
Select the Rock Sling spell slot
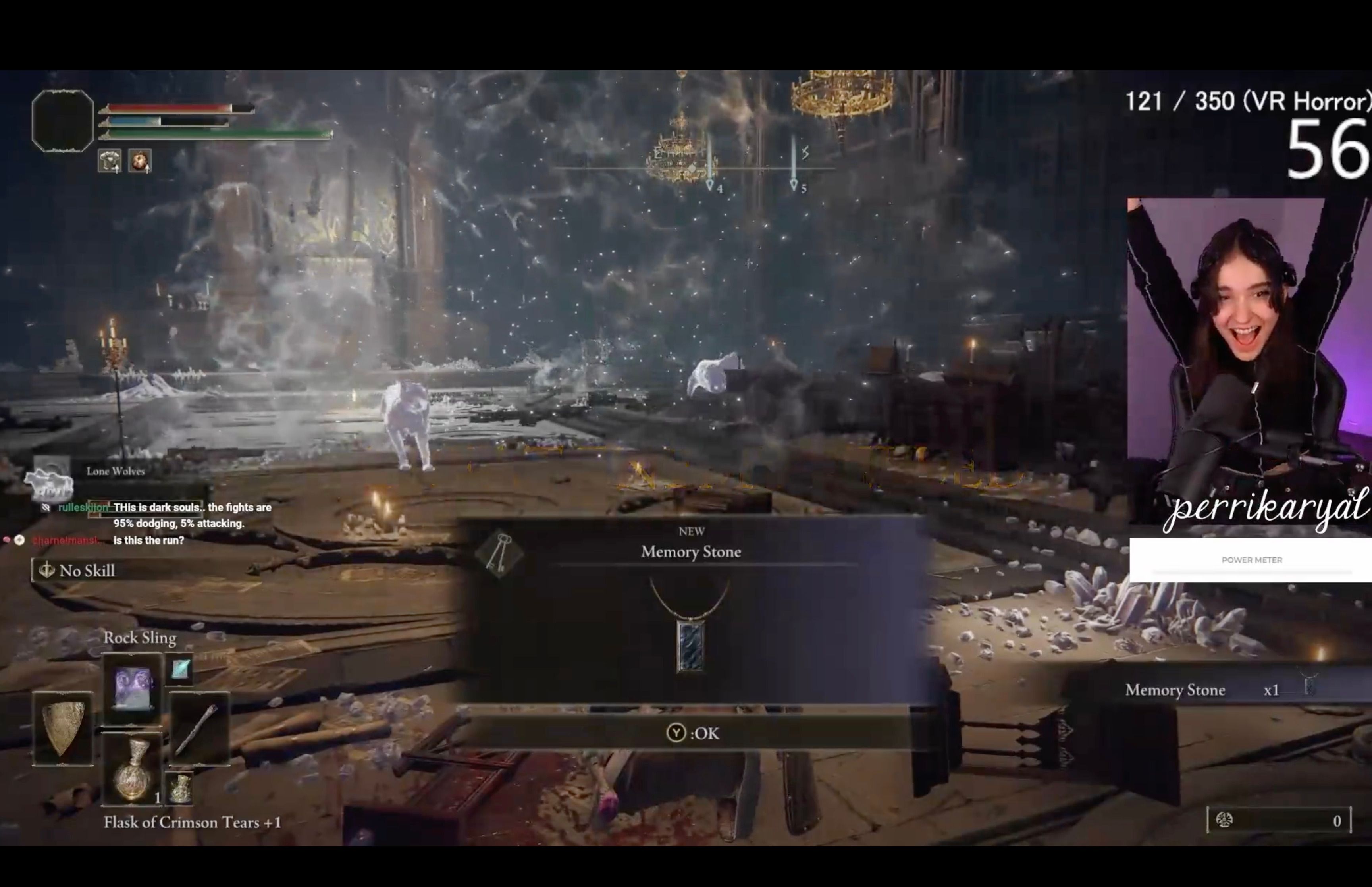coord(133,688)
